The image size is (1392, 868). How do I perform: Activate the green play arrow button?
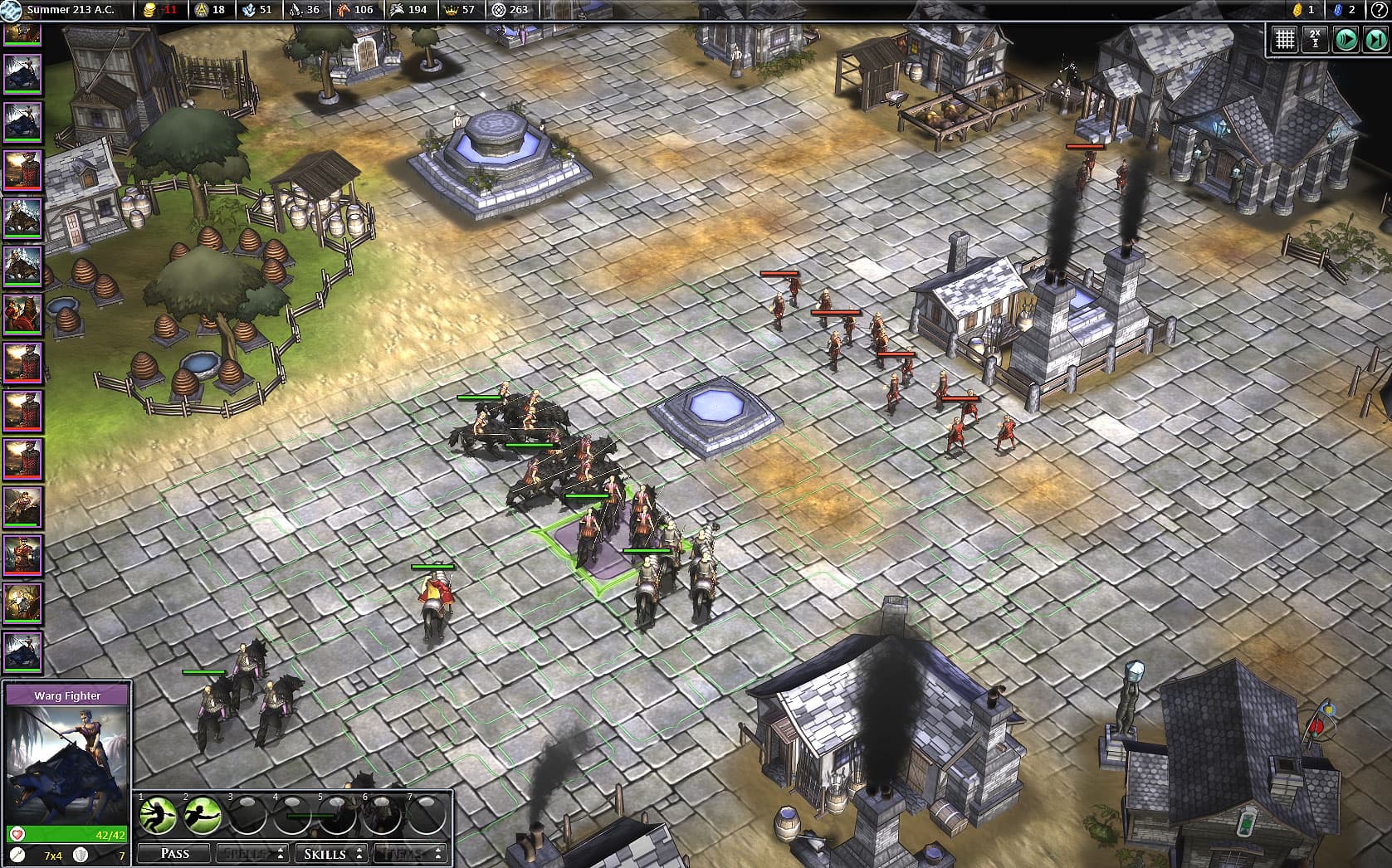pos(1345,37)
